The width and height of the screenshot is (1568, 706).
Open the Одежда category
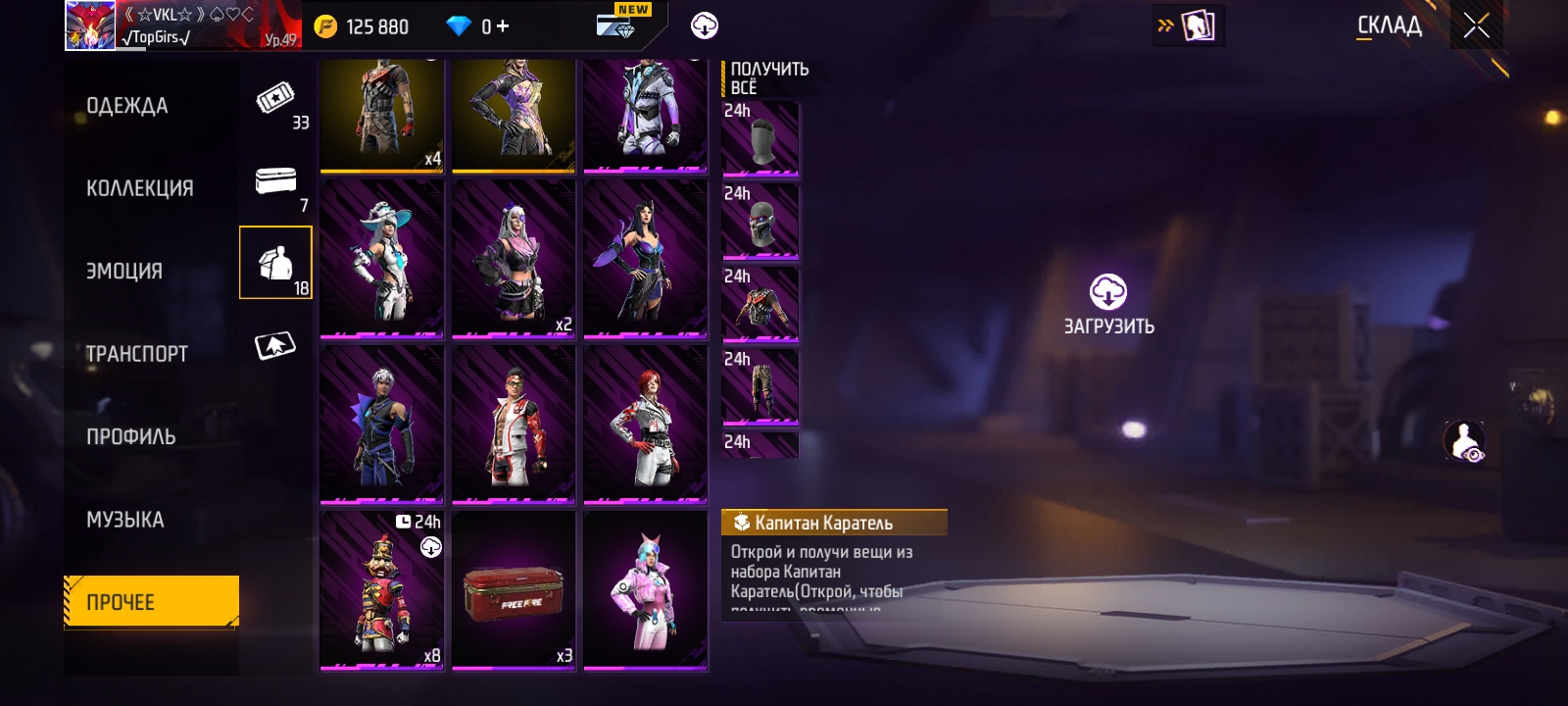point(127,106)
